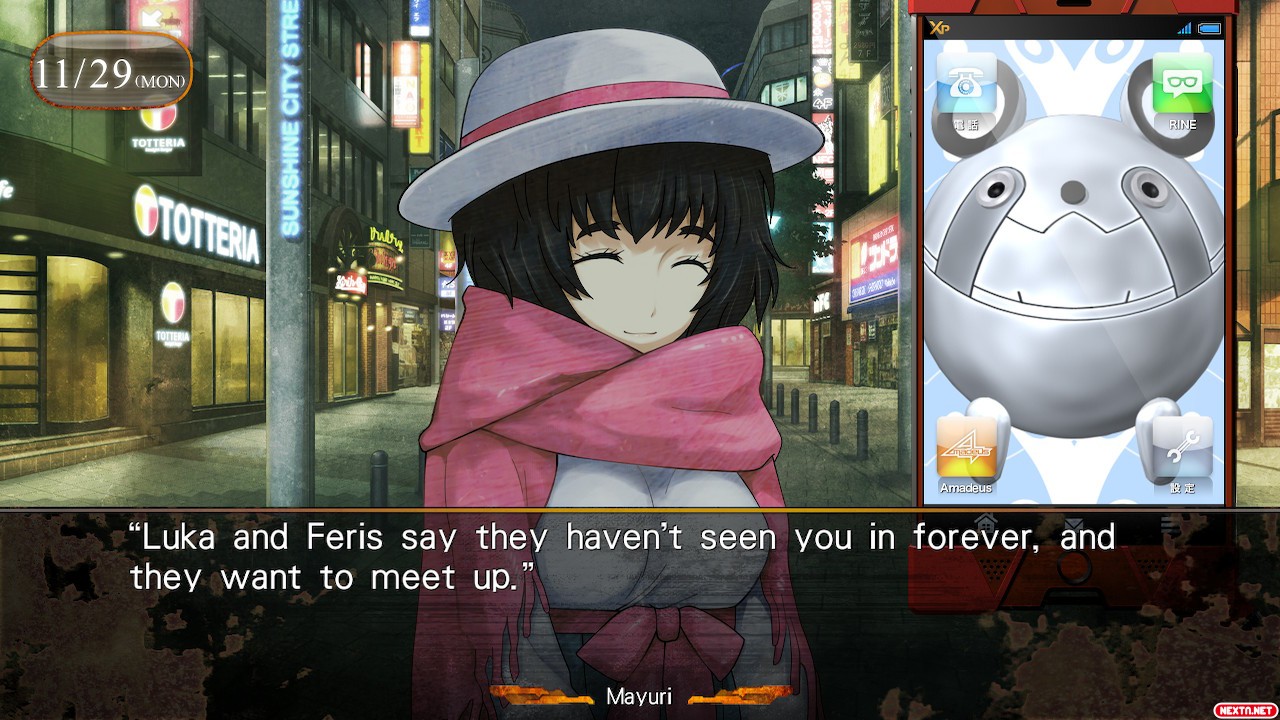Tap the phone's home button icon
This screenshot has width=1280, height=720.
point(986,521)
